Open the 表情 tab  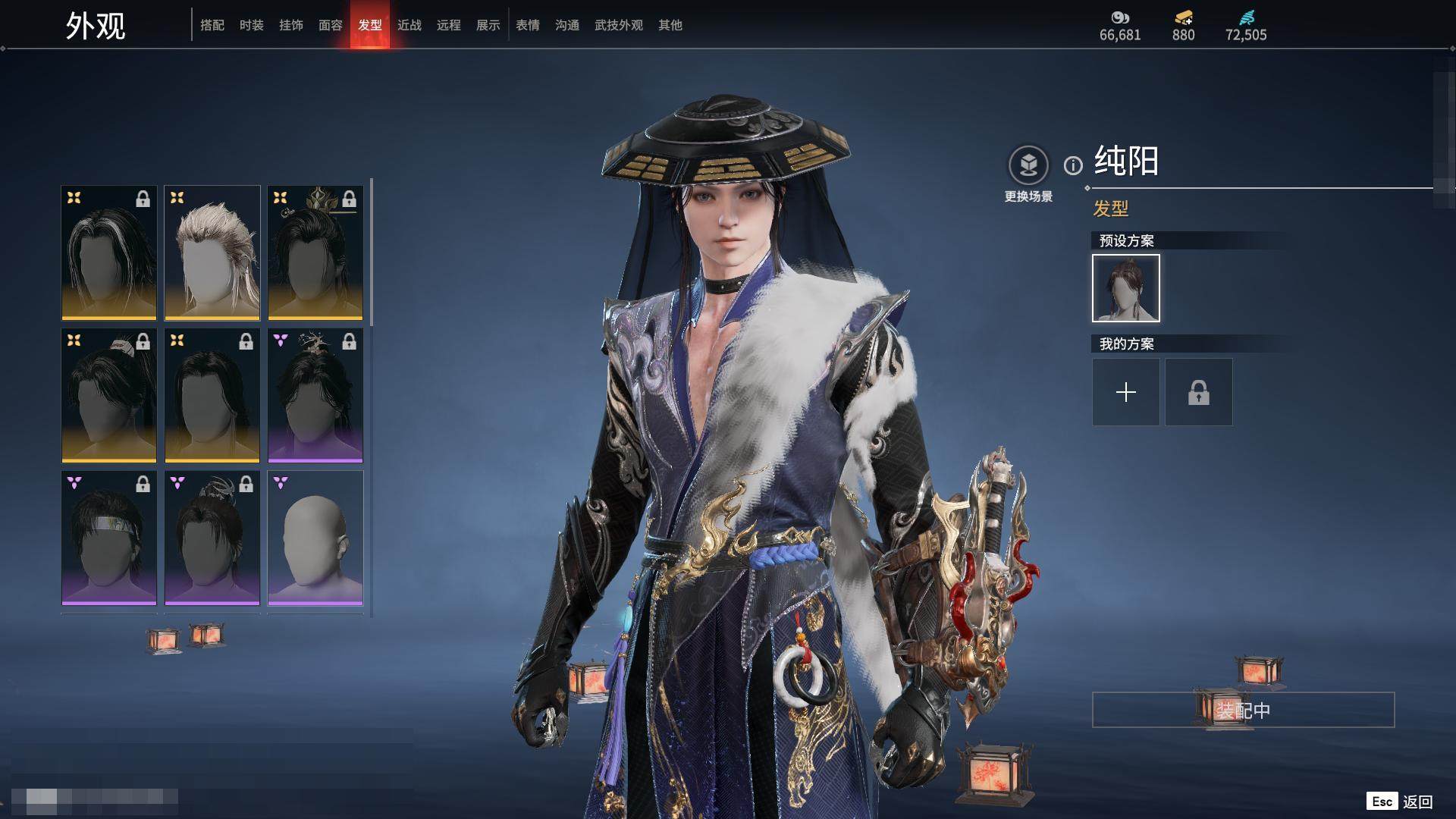(528, 25)
